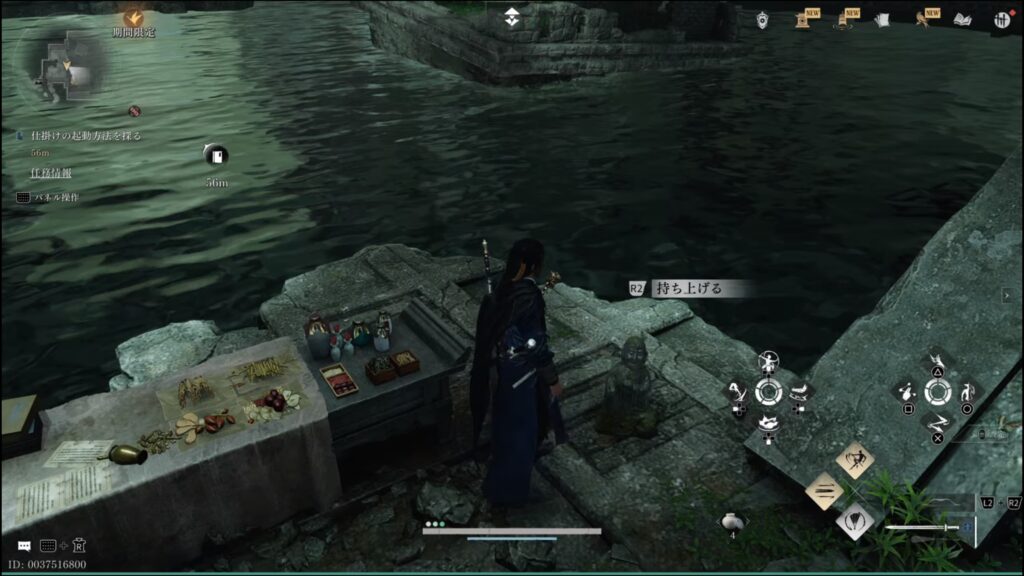Image resolution: width=1024 pixels, height=576 pixels.
Task: Select the quest objective 仕掛けの起動方法を探る
Action: (86, 135)
